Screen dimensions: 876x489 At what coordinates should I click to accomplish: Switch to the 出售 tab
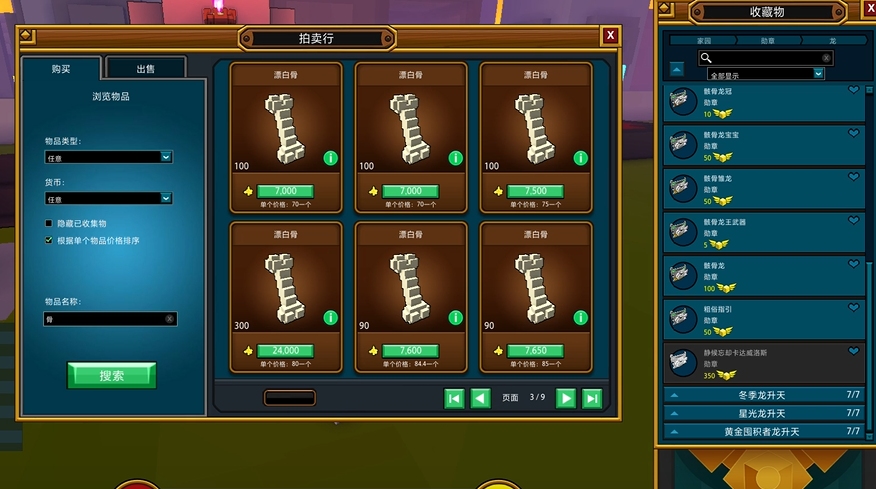click(145, 69)
